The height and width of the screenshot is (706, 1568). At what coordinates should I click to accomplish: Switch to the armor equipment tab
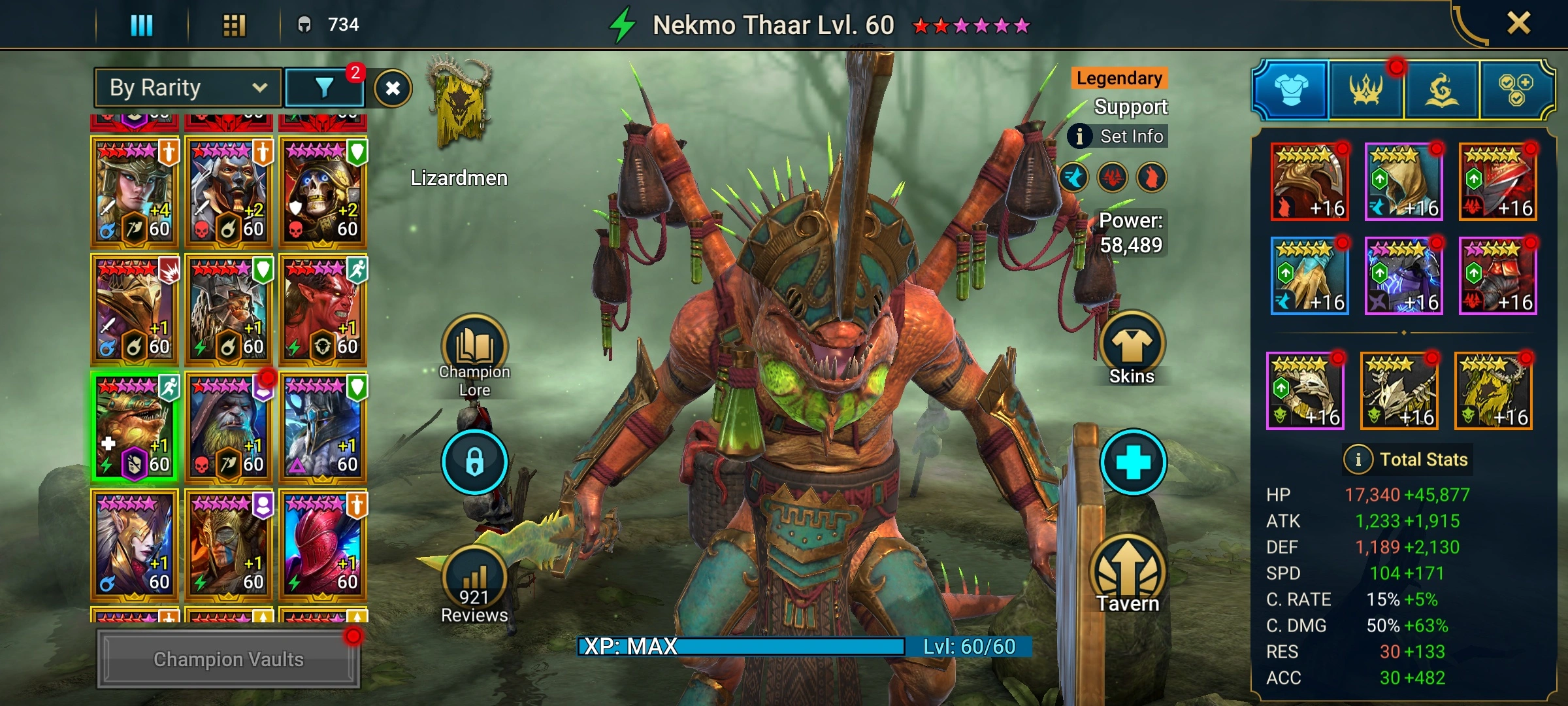1291,90
